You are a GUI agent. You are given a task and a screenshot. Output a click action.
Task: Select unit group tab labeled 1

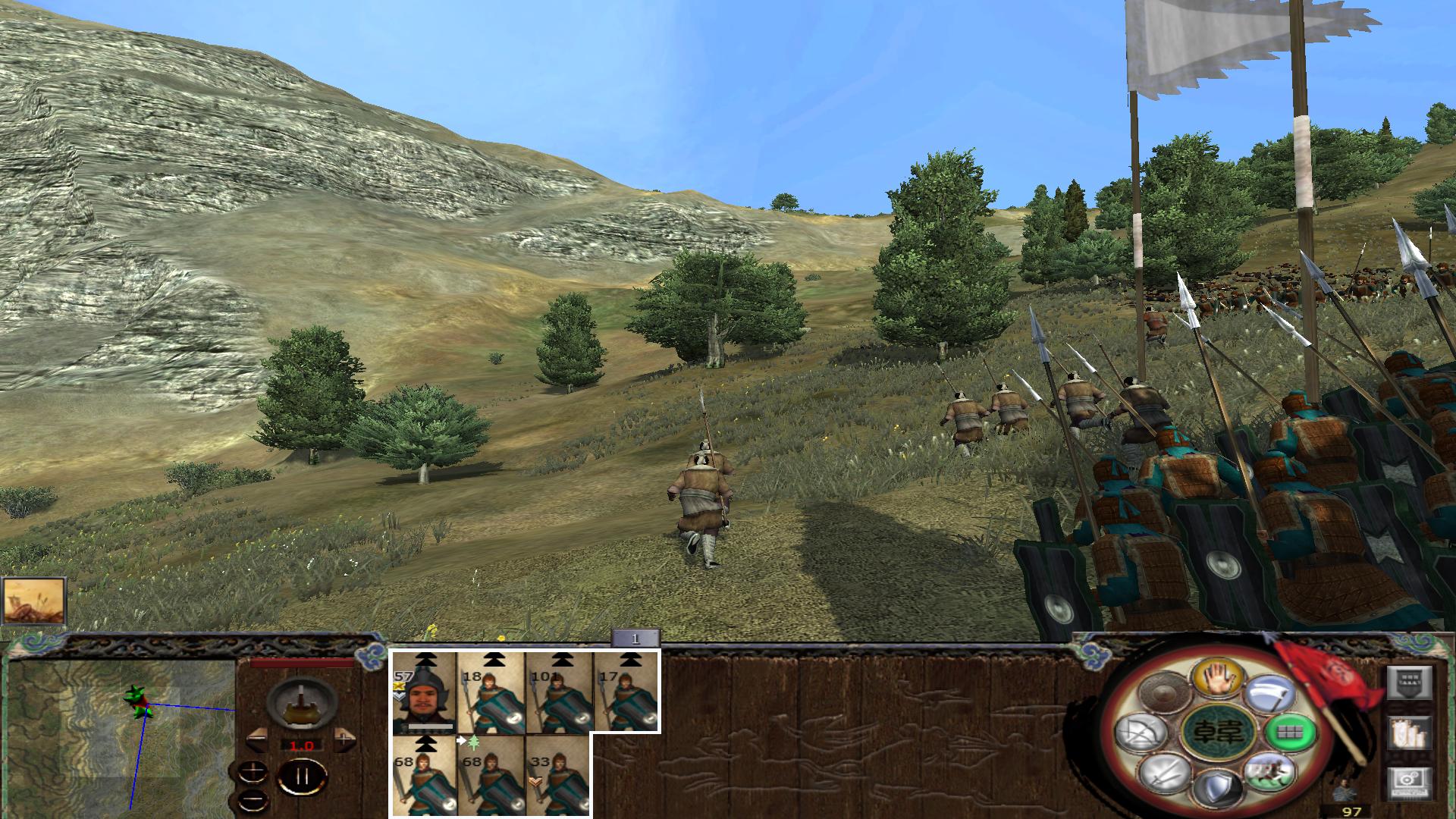[x=635, y=639]
